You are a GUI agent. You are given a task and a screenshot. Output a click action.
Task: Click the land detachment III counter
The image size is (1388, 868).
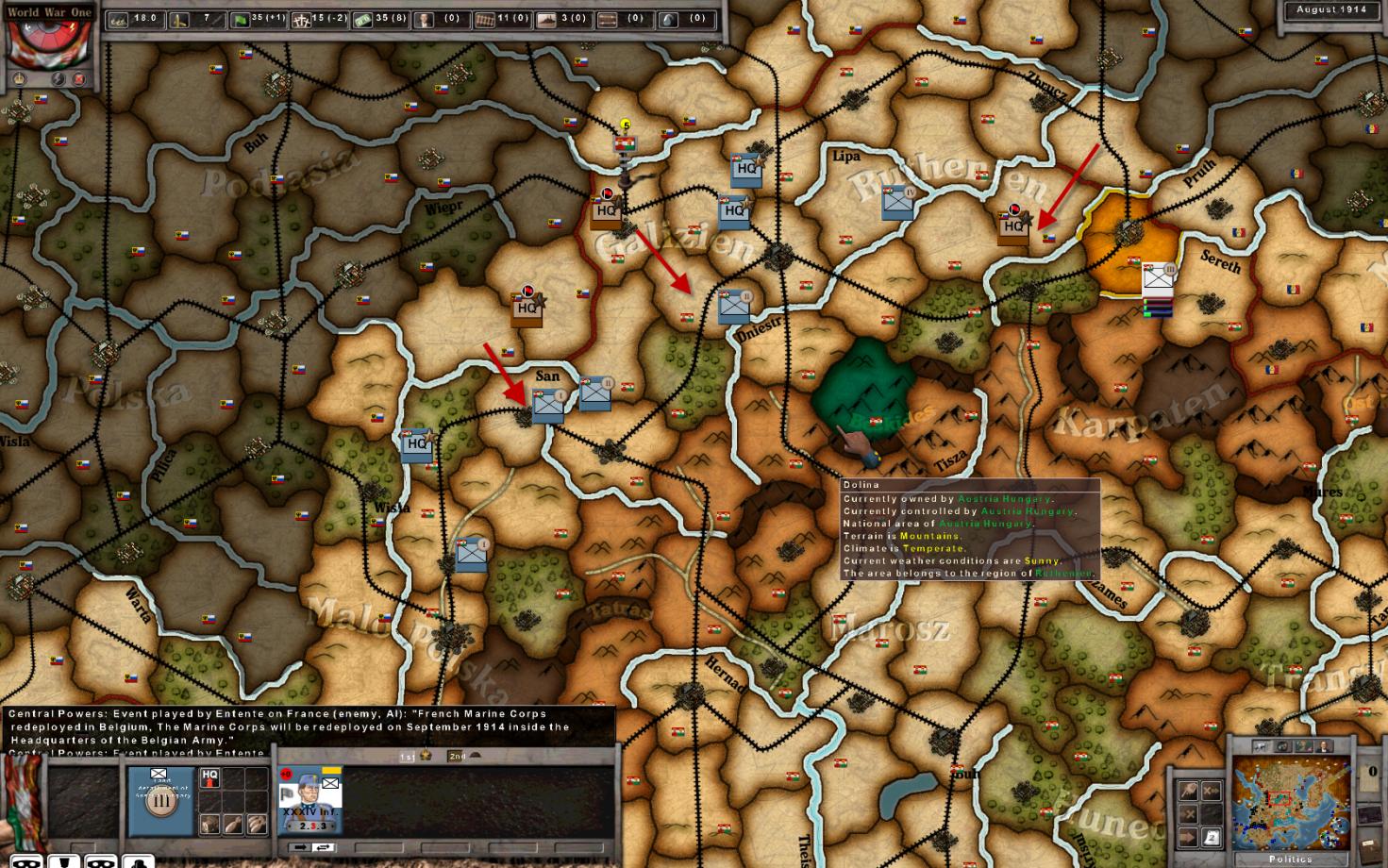(x=159, y=802)
